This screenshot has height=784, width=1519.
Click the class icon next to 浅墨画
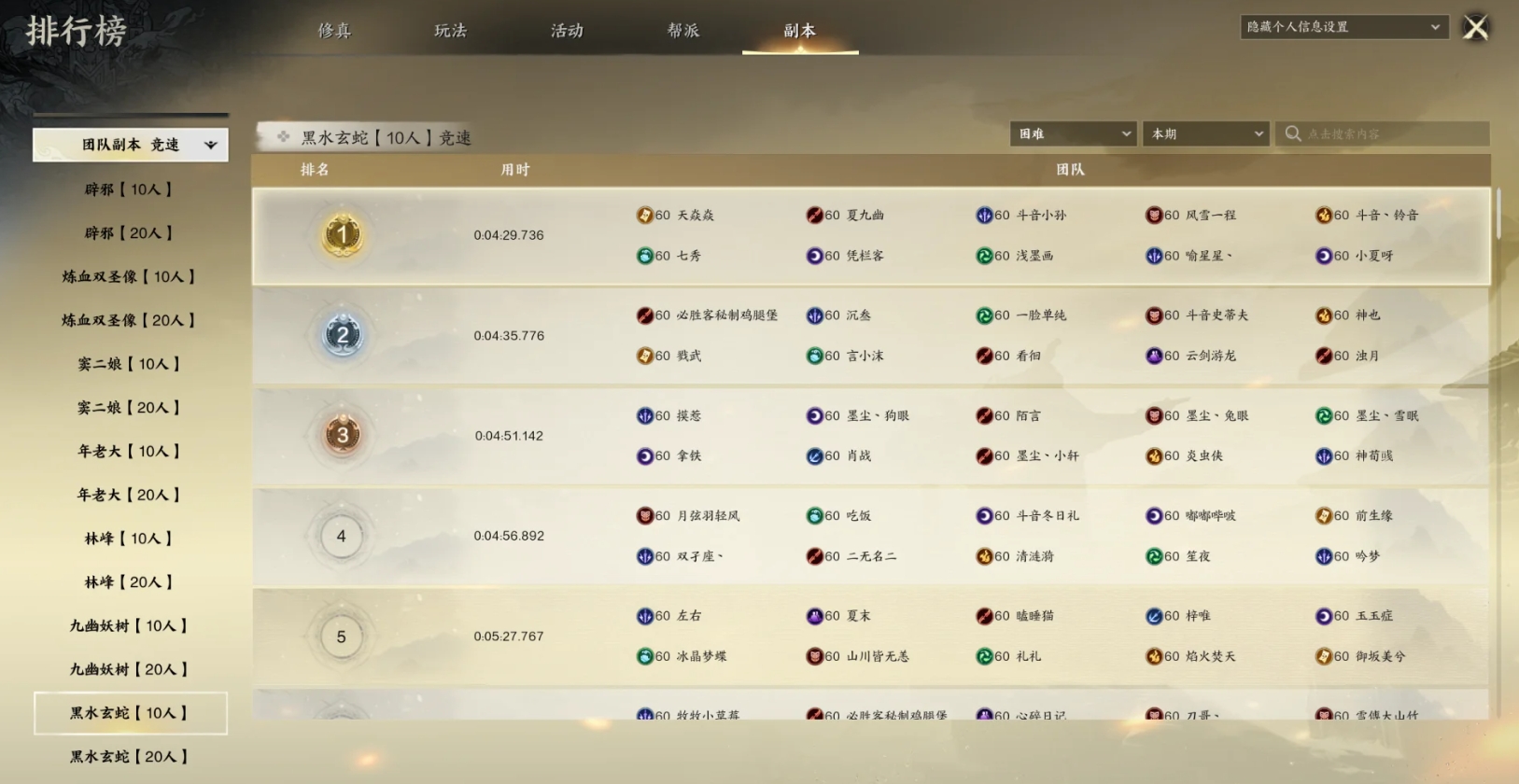tap(986, 255)
